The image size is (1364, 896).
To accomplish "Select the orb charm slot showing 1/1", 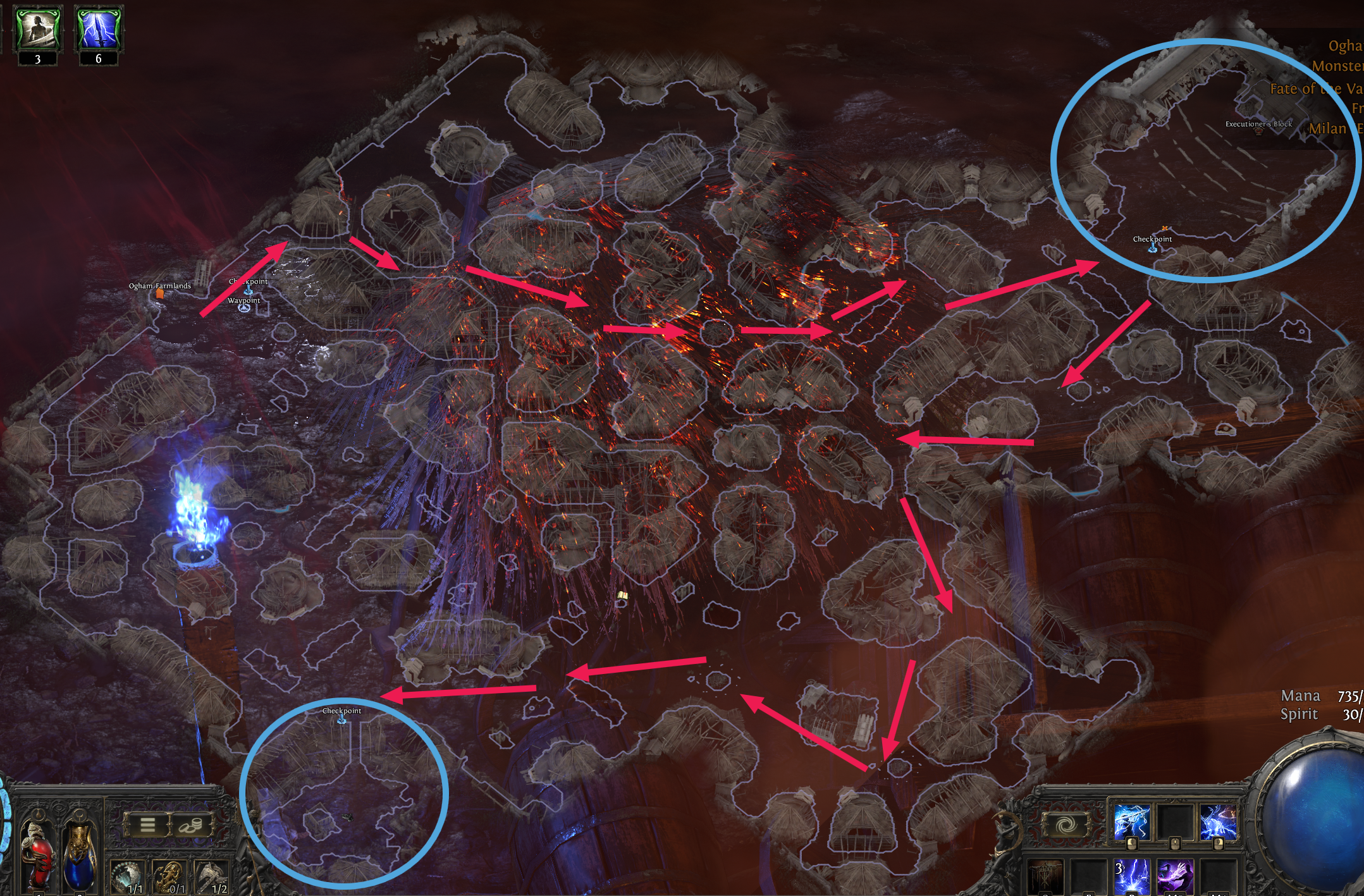I will click(x=128, y=879).
